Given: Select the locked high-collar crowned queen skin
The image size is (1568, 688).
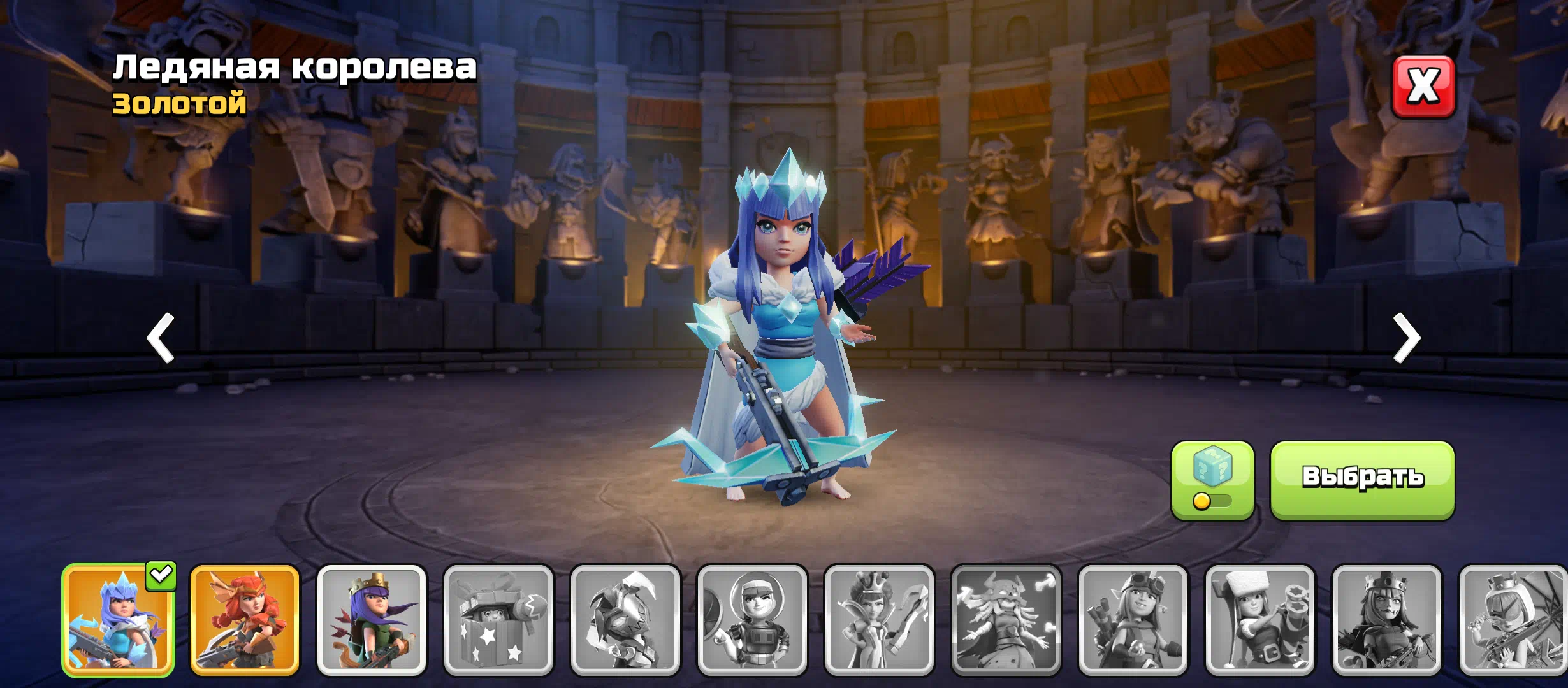Looking at the screenshot, I should [x=879, y=620].
